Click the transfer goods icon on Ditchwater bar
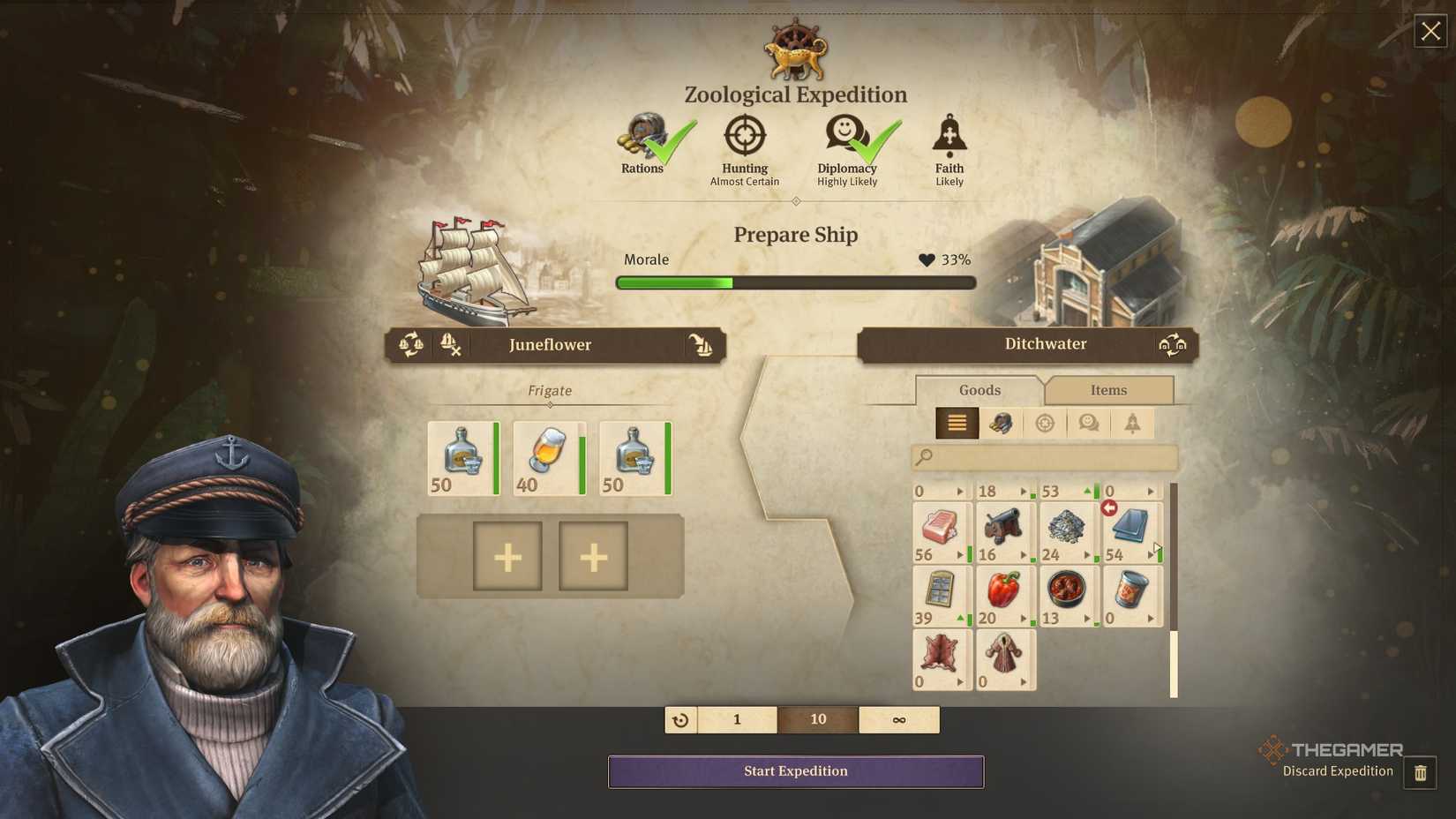The image size is (1456, 819). pos(1173,343)
